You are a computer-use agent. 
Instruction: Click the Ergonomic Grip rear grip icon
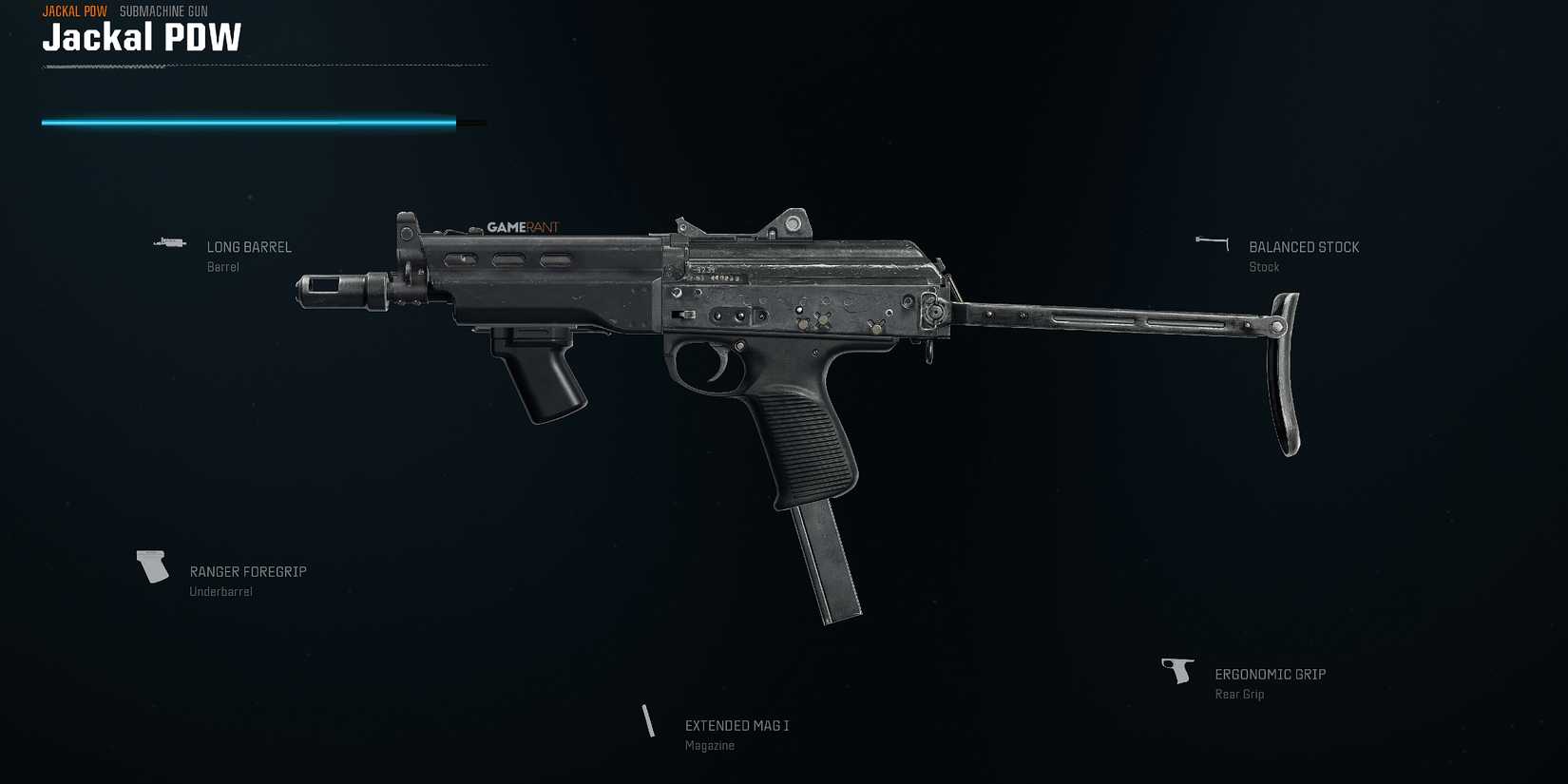coord(1178,669)
